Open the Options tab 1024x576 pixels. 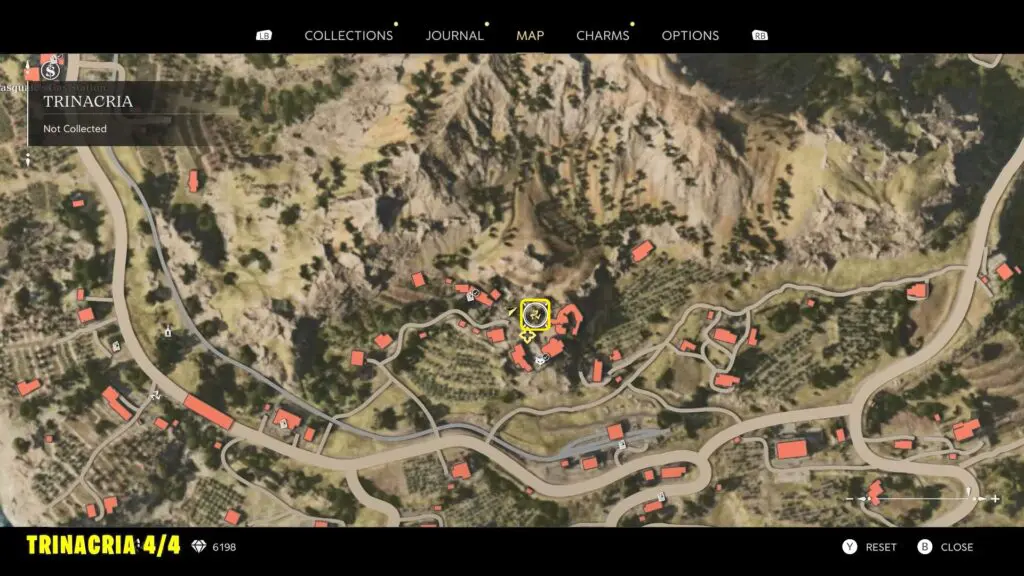(x=690, y=35)
